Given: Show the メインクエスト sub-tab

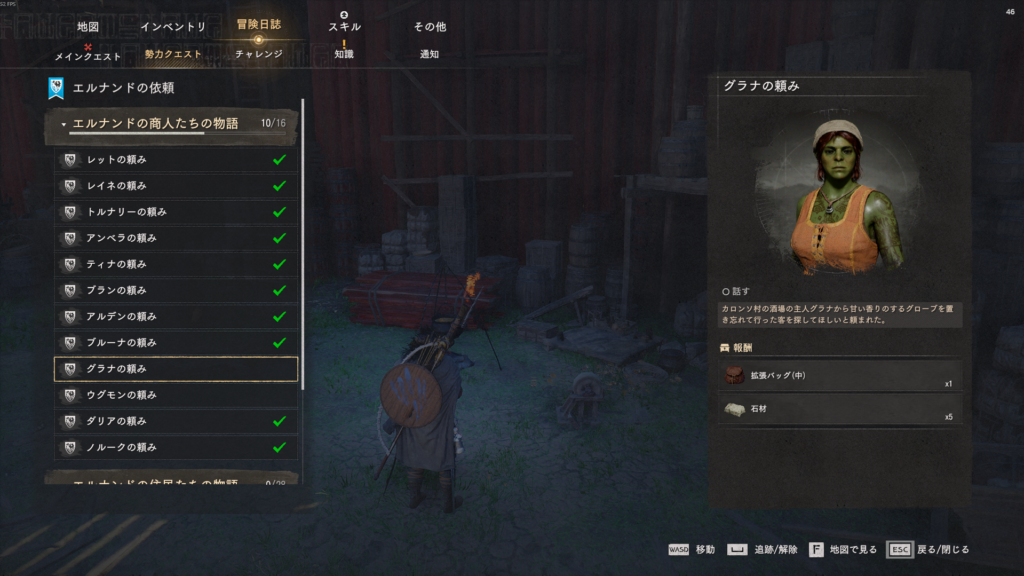Looking at the screenshot, I should (x=88, y=55).
